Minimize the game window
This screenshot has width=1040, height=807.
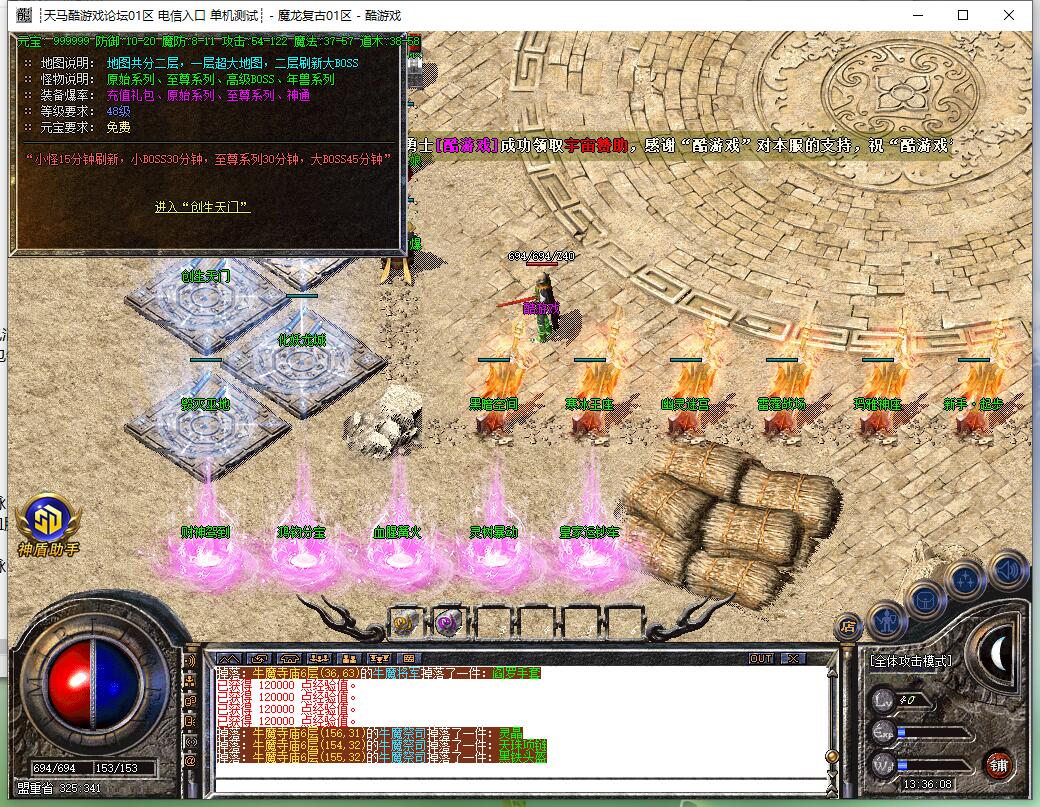(917, 15)
